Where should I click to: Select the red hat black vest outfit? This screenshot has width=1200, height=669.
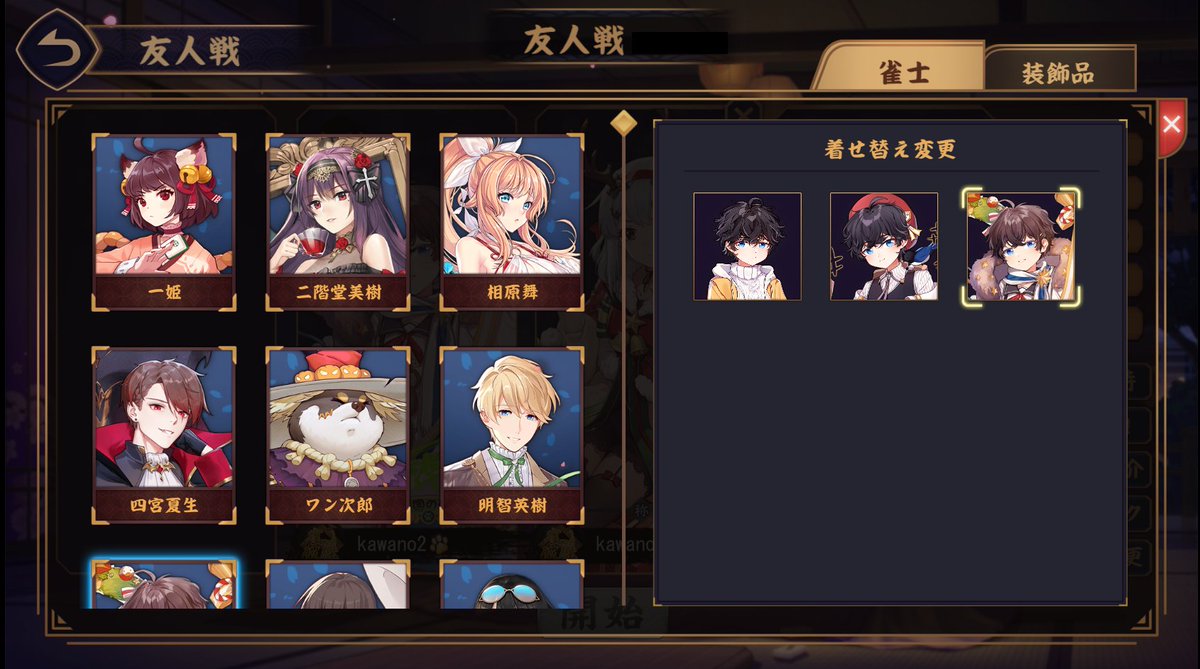pos(884,247)
